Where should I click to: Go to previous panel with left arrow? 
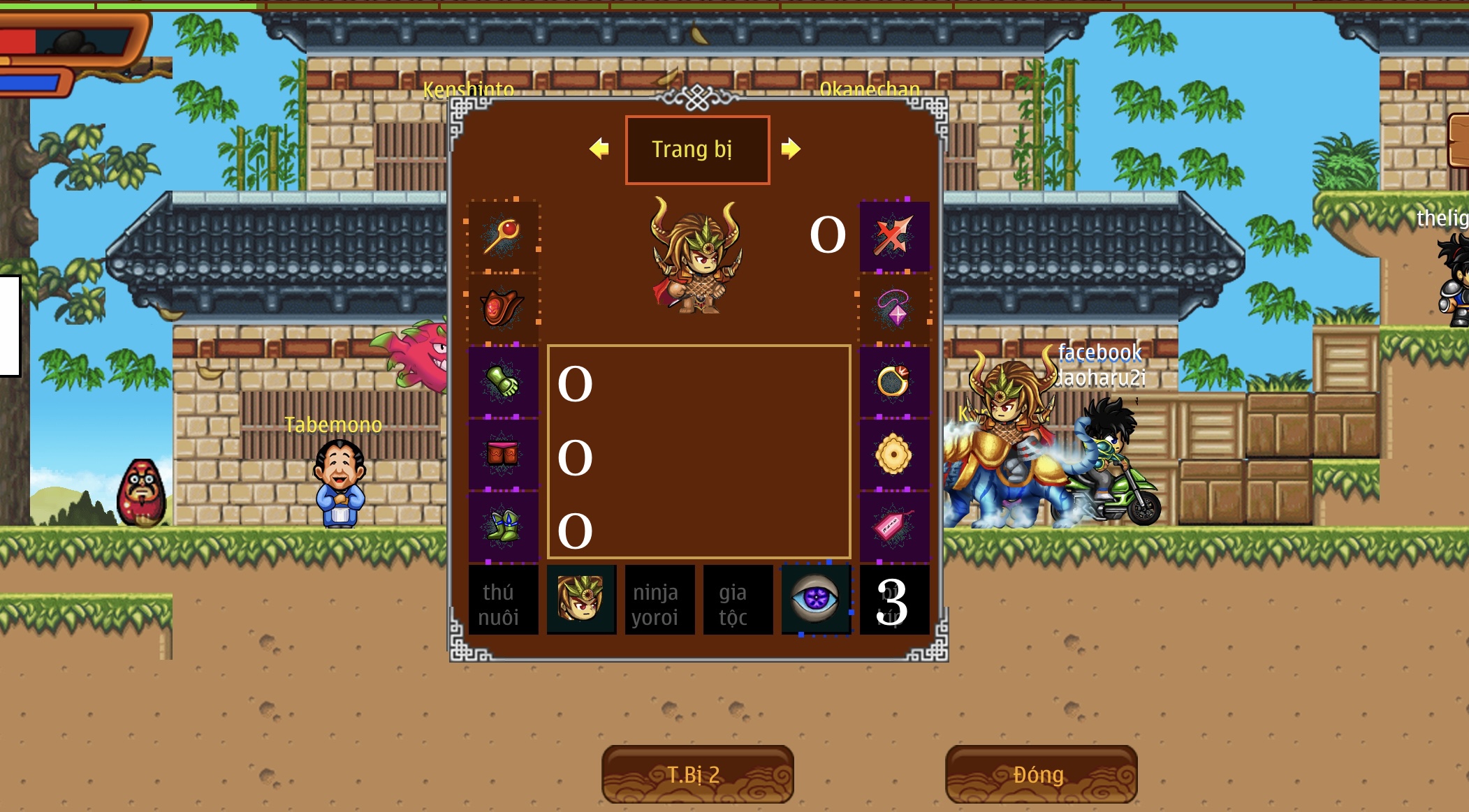click(599, 149)
